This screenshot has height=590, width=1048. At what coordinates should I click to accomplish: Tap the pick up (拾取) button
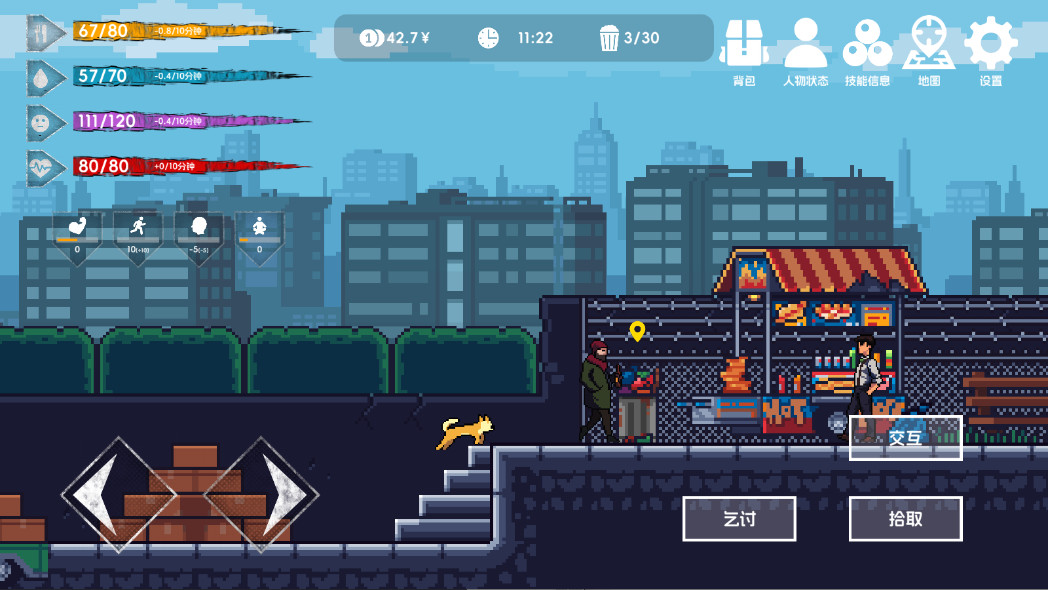905,519
